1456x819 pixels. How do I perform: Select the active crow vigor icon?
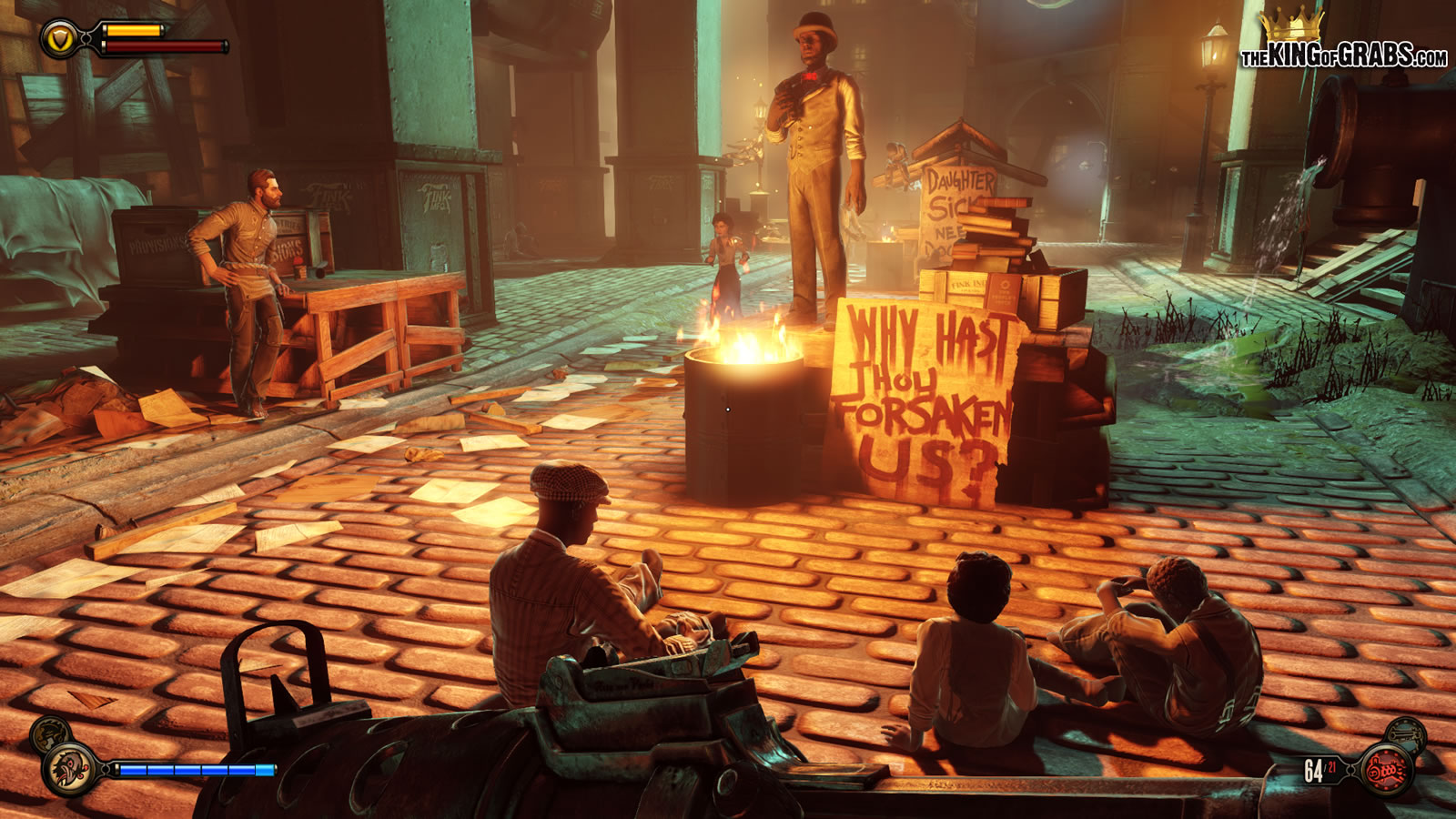tap(69, 769)
